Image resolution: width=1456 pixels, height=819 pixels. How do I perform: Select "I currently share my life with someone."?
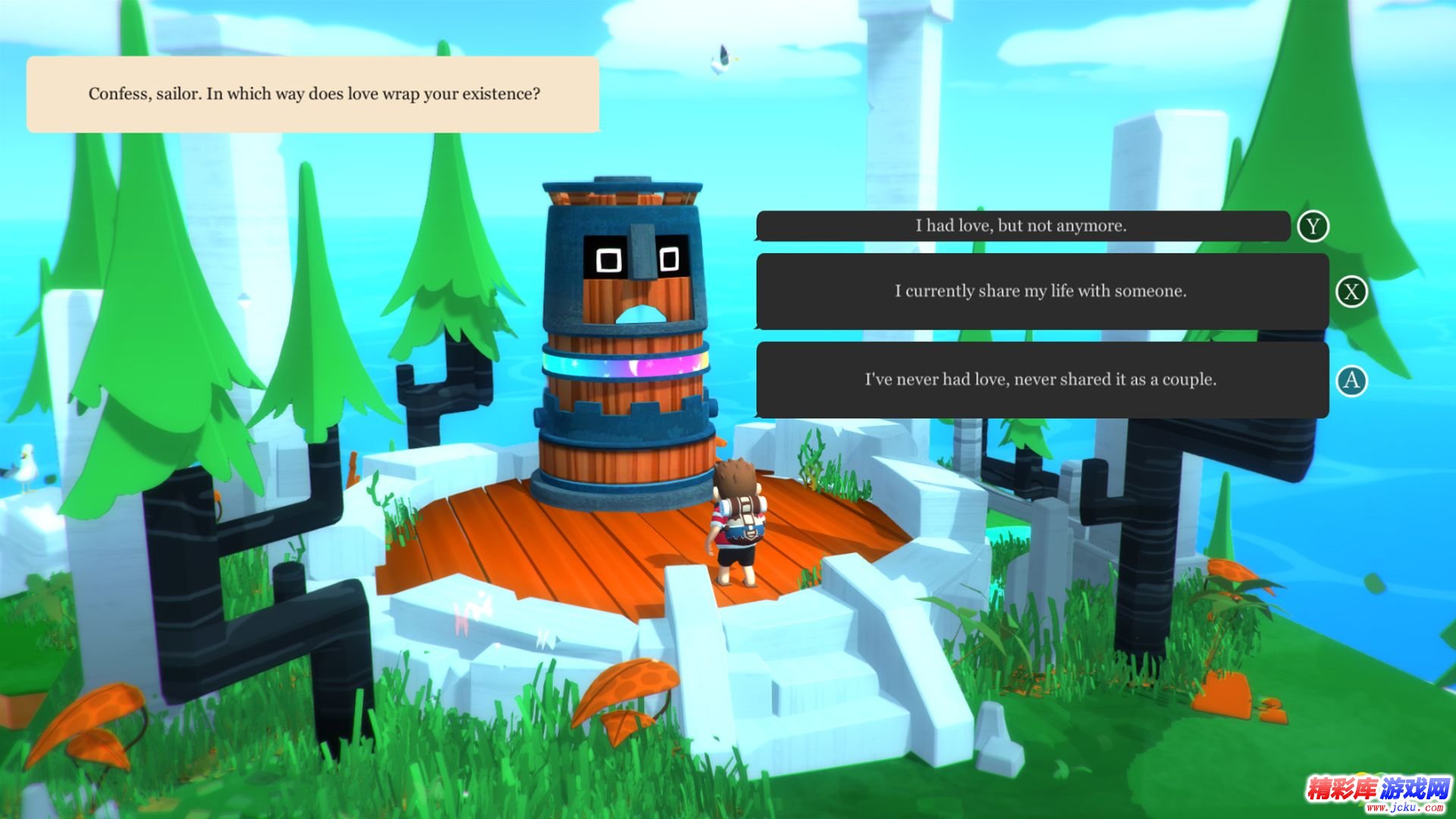pyautogui.click(x=1041, y=291)
